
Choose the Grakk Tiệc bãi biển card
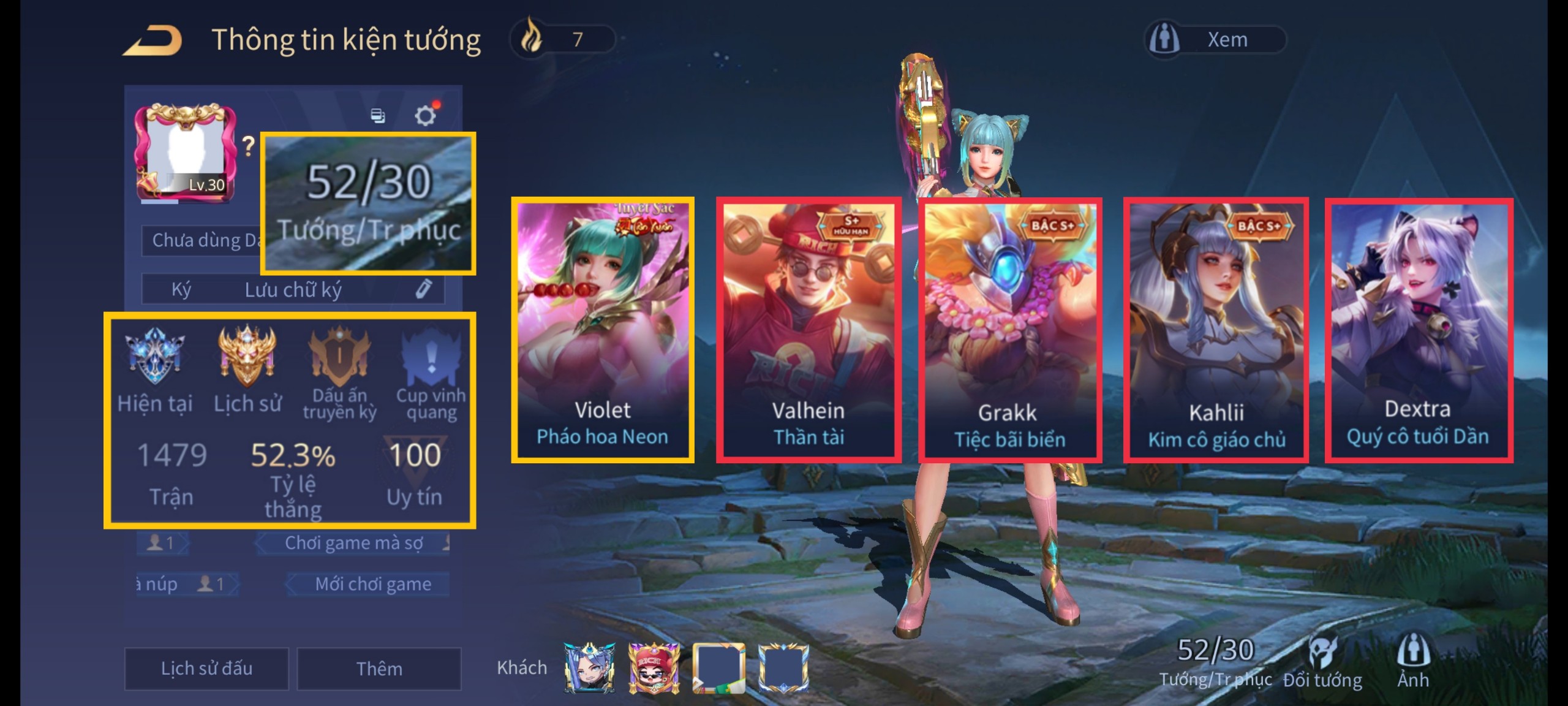tap(1010, 329)
